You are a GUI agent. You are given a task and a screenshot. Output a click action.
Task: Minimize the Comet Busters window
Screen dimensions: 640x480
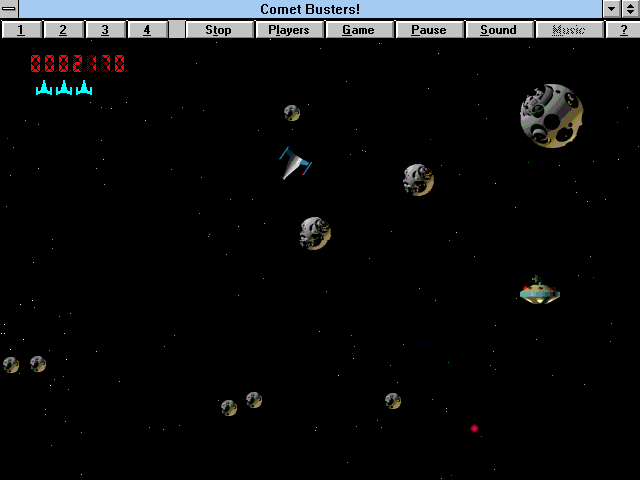[x=612, y=9]
